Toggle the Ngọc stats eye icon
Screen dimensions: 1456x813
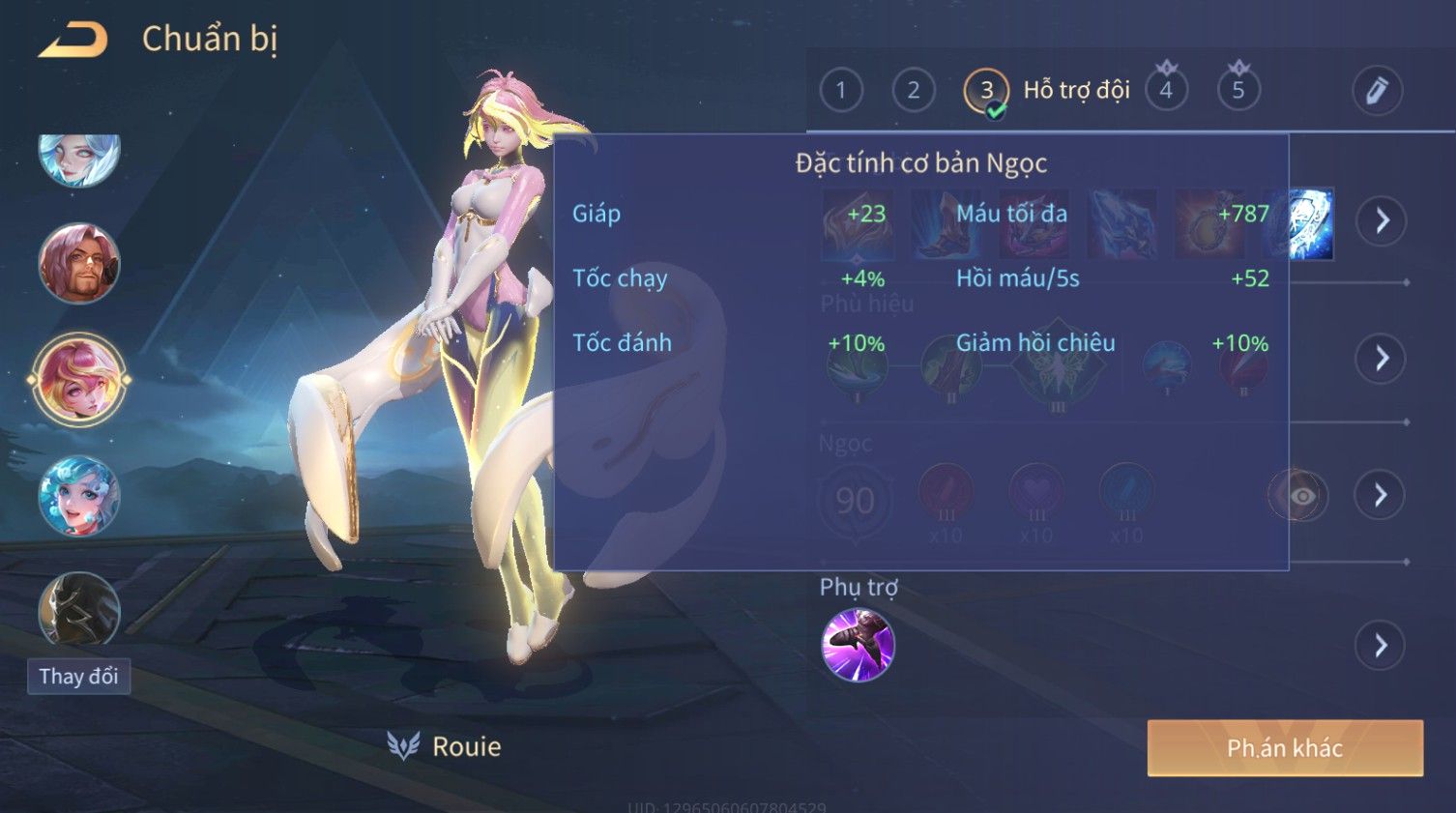tap(1300, 496)
